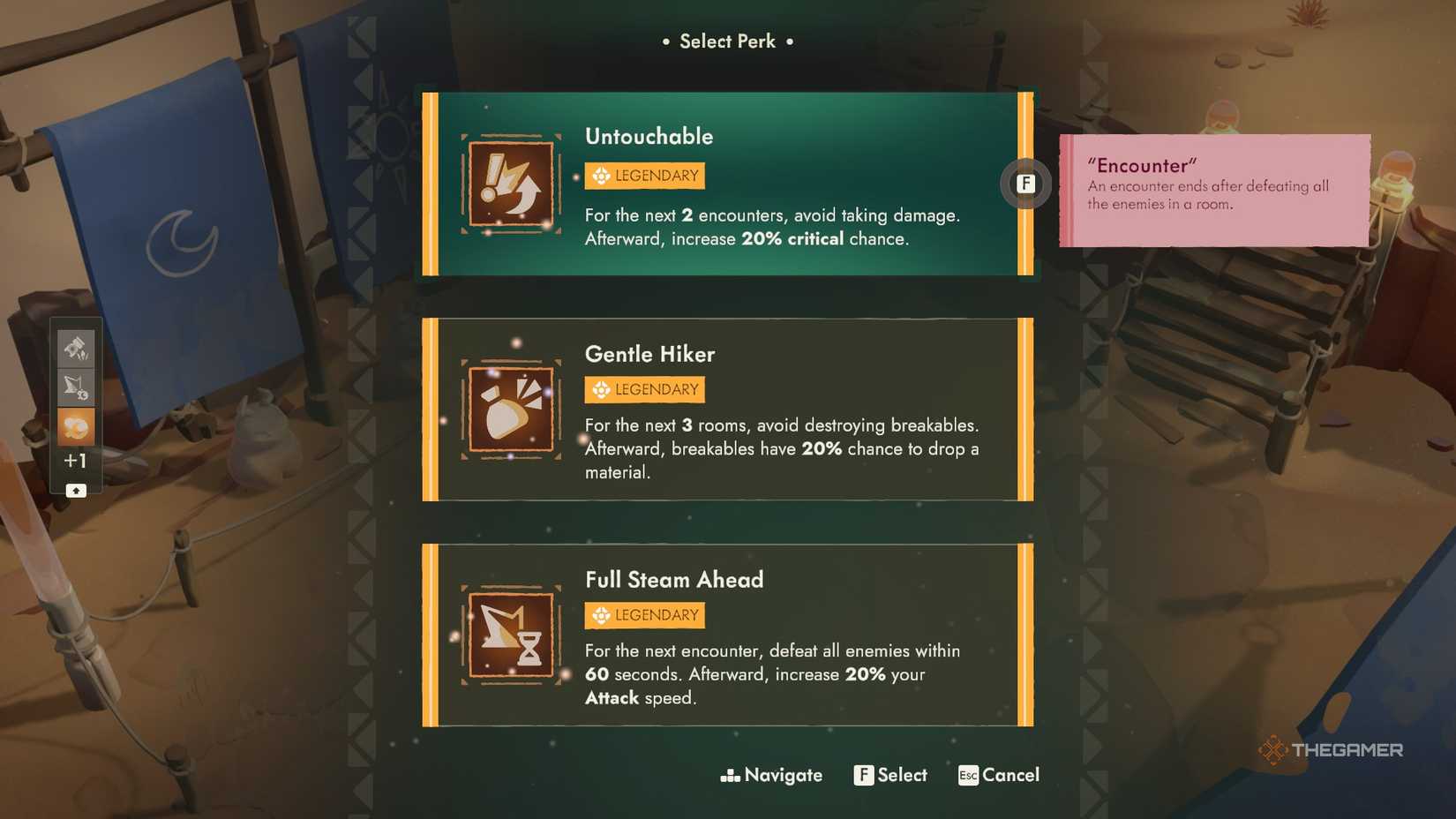Click the second sidebar perk icon
The height and width of the screenshot is (819, 1456).
click(x=76, y=386)
